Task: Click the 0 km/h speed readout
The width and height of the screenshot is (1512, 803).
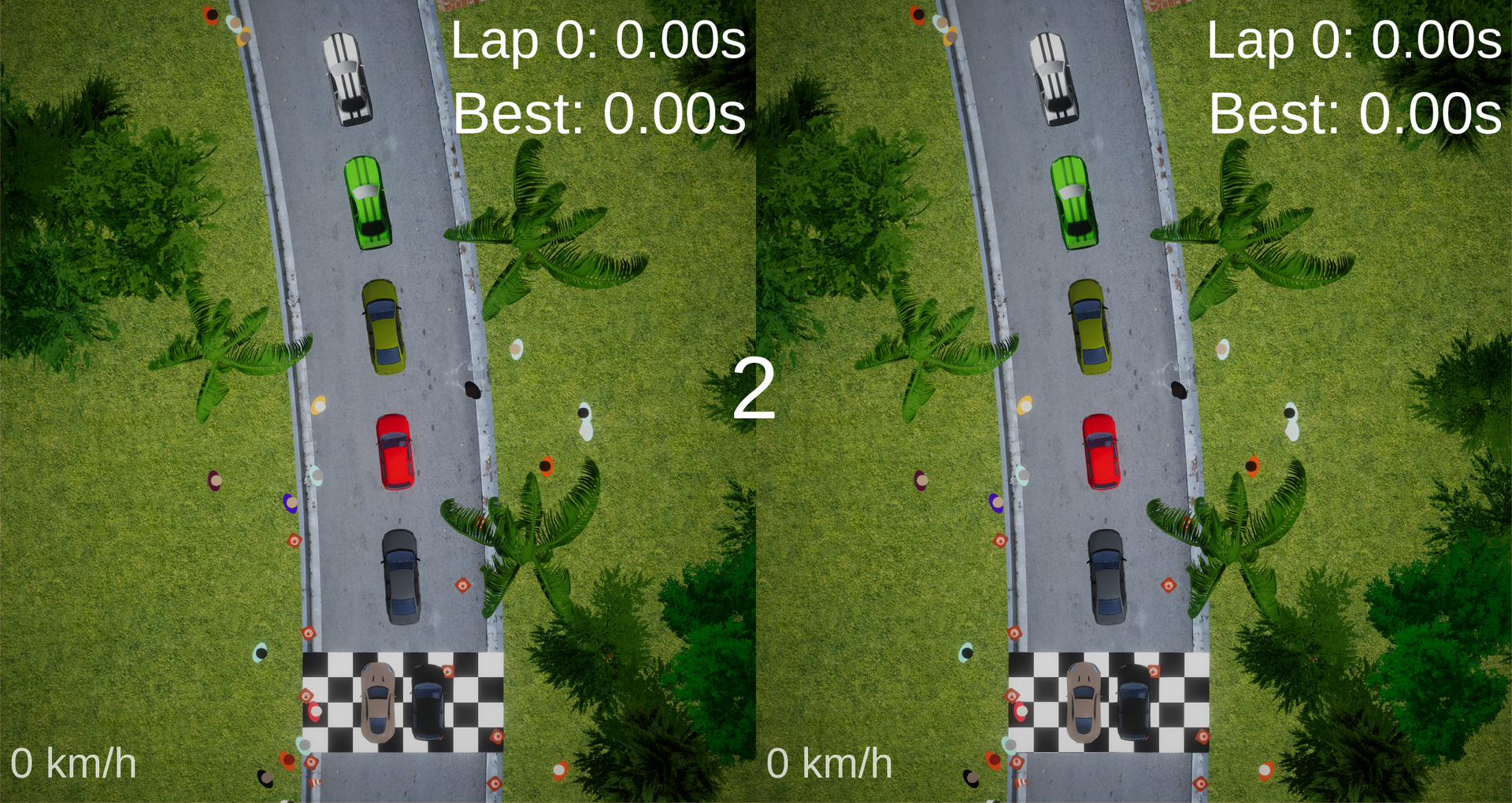Action: tap(75, 762)
